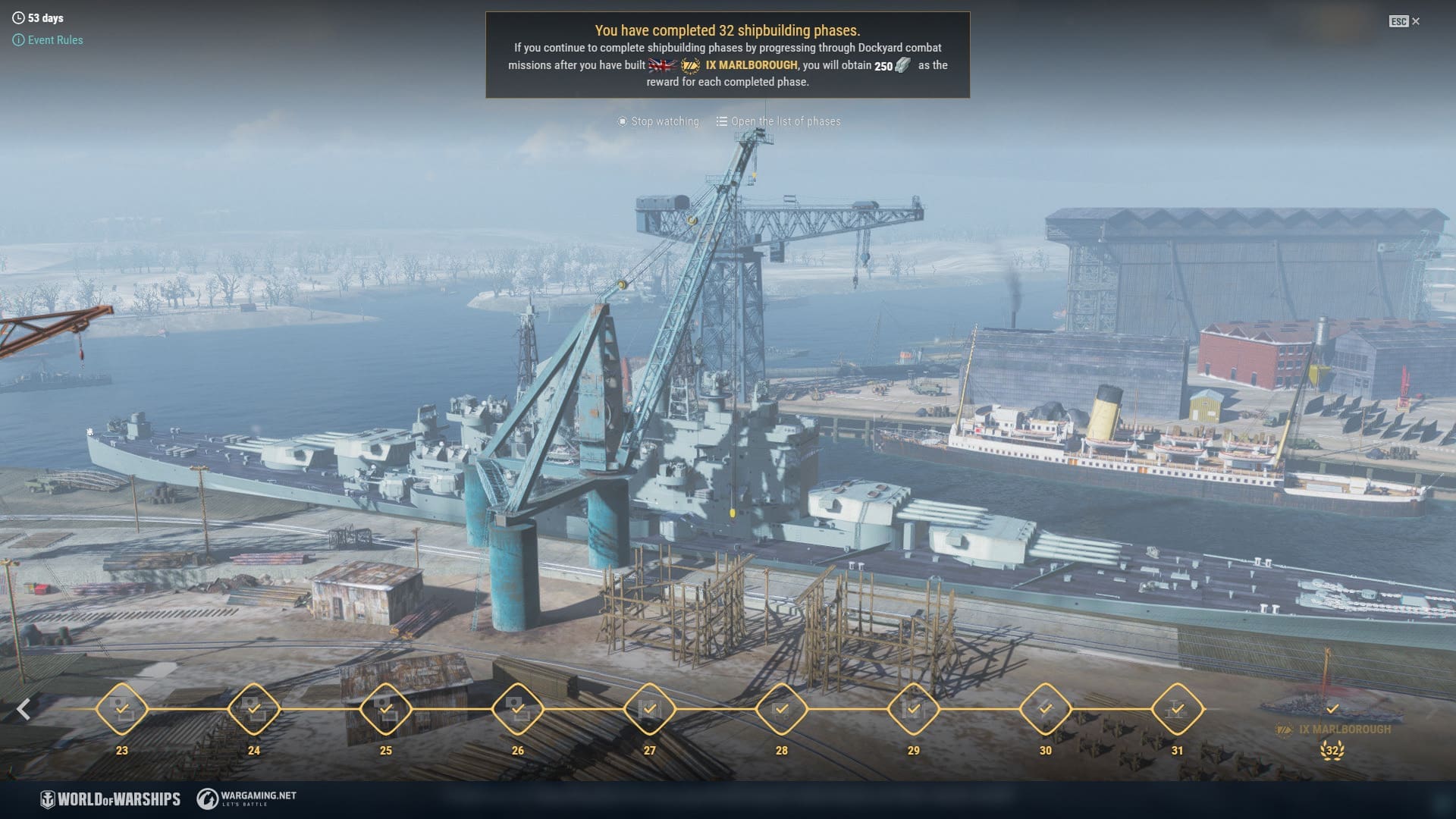
Task: Select shipbuilding phase 23 marker
Action: tap(122, 709)
